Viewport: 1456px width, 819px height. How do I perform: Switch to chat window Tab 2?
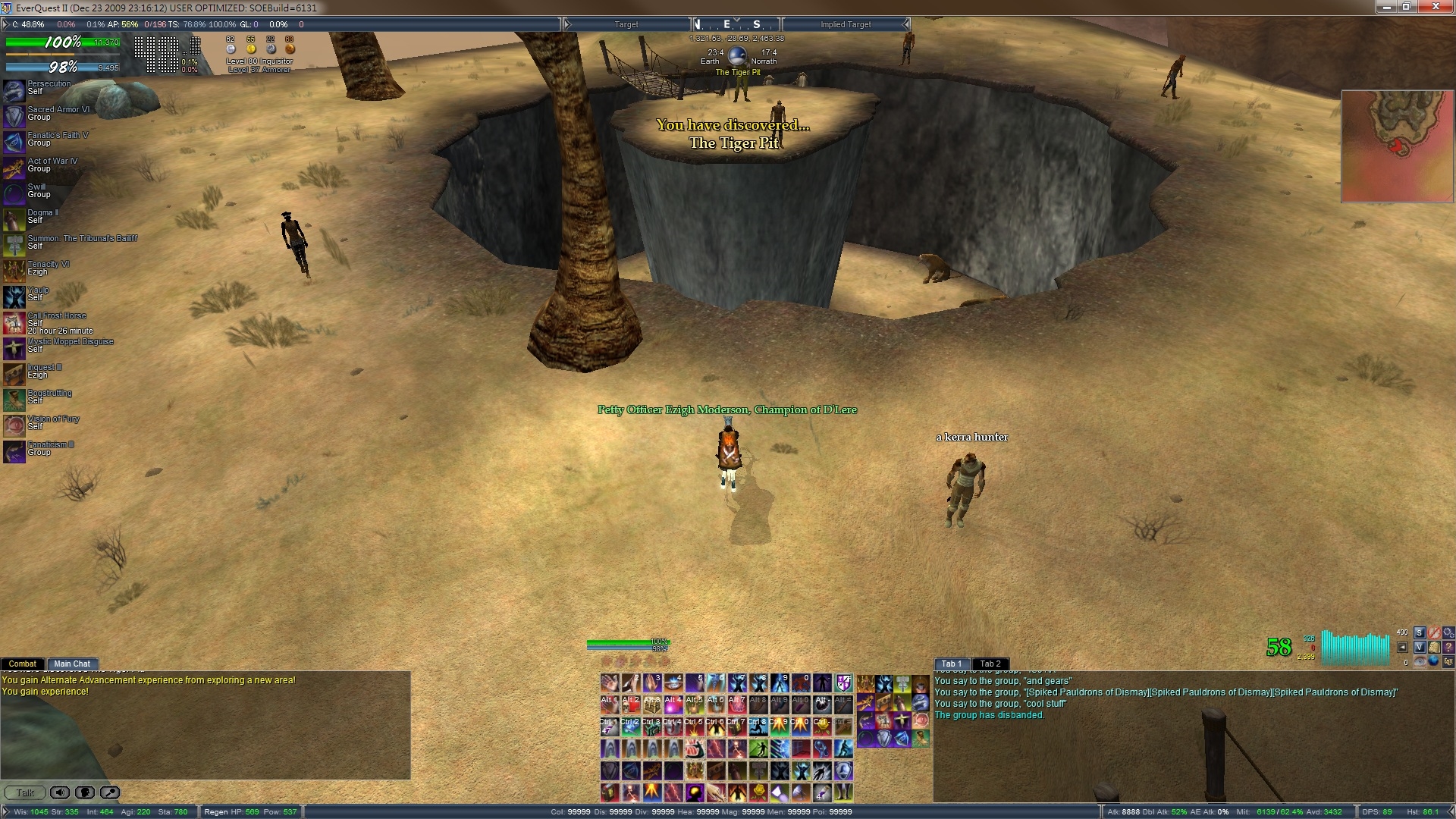[x=990, y=664]
